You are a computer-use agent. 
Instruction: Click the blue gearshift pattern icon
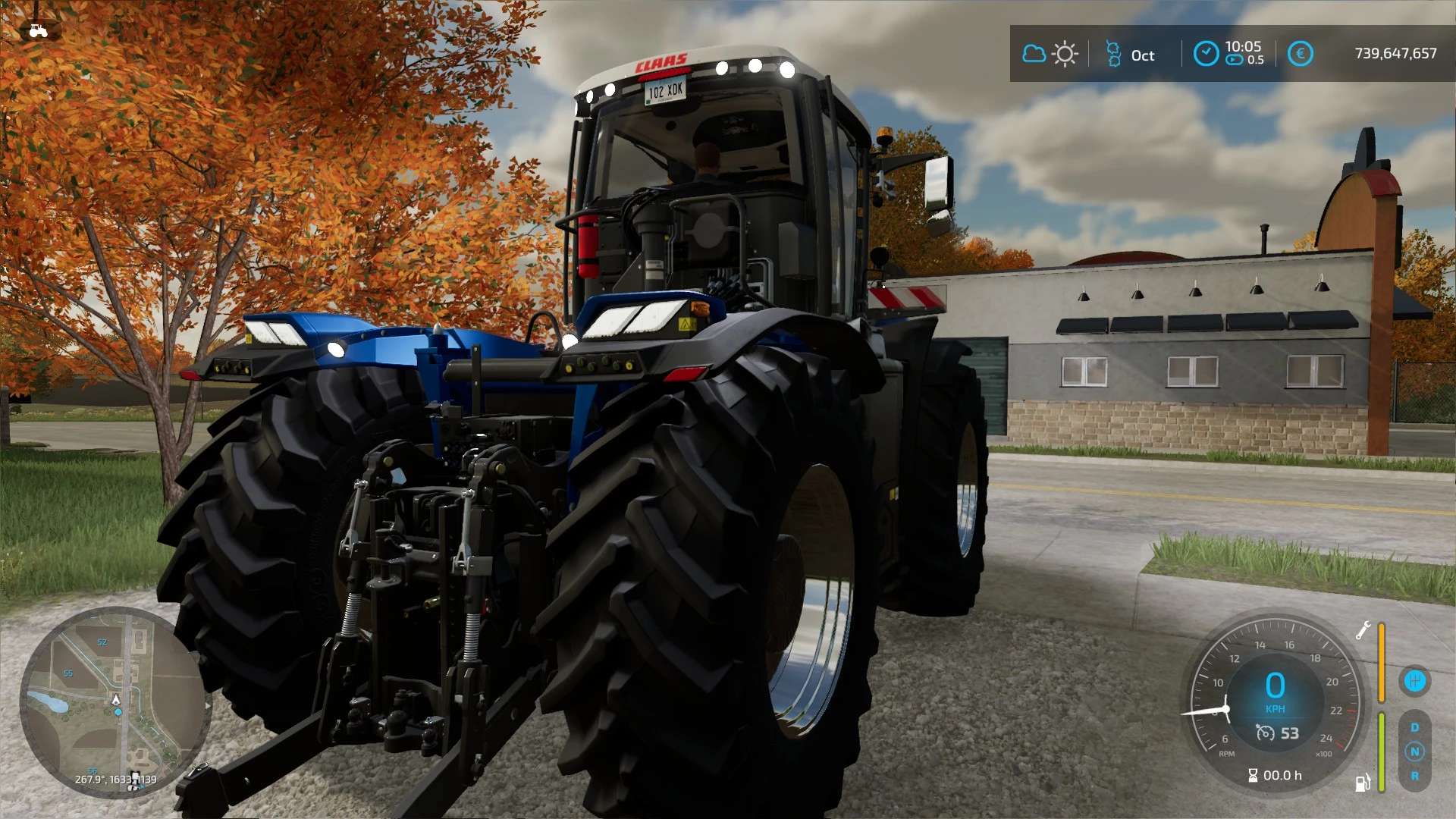click(x=1414, y=680)
